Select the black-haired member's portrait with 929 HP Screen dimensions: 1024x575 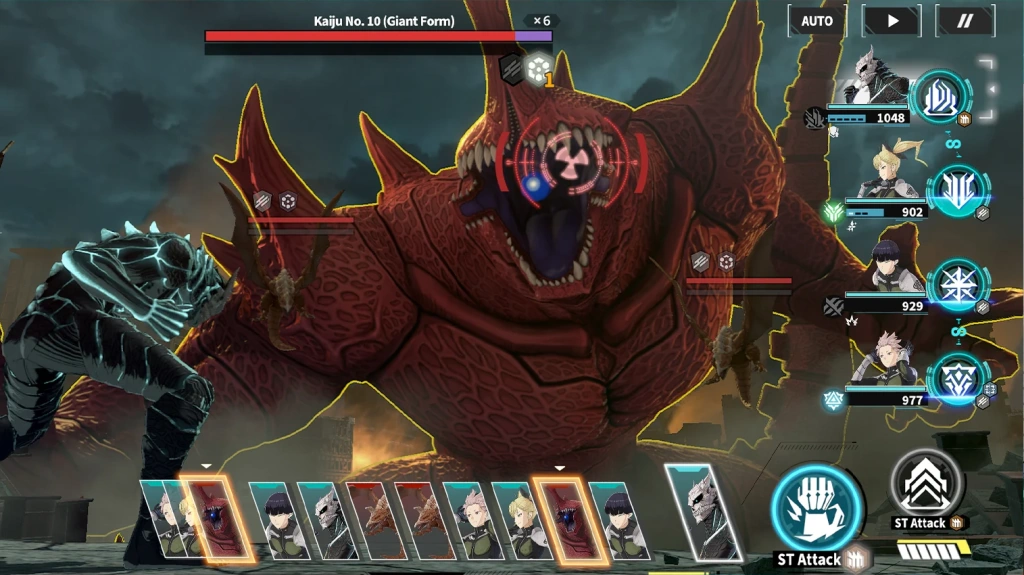[887, 267]
